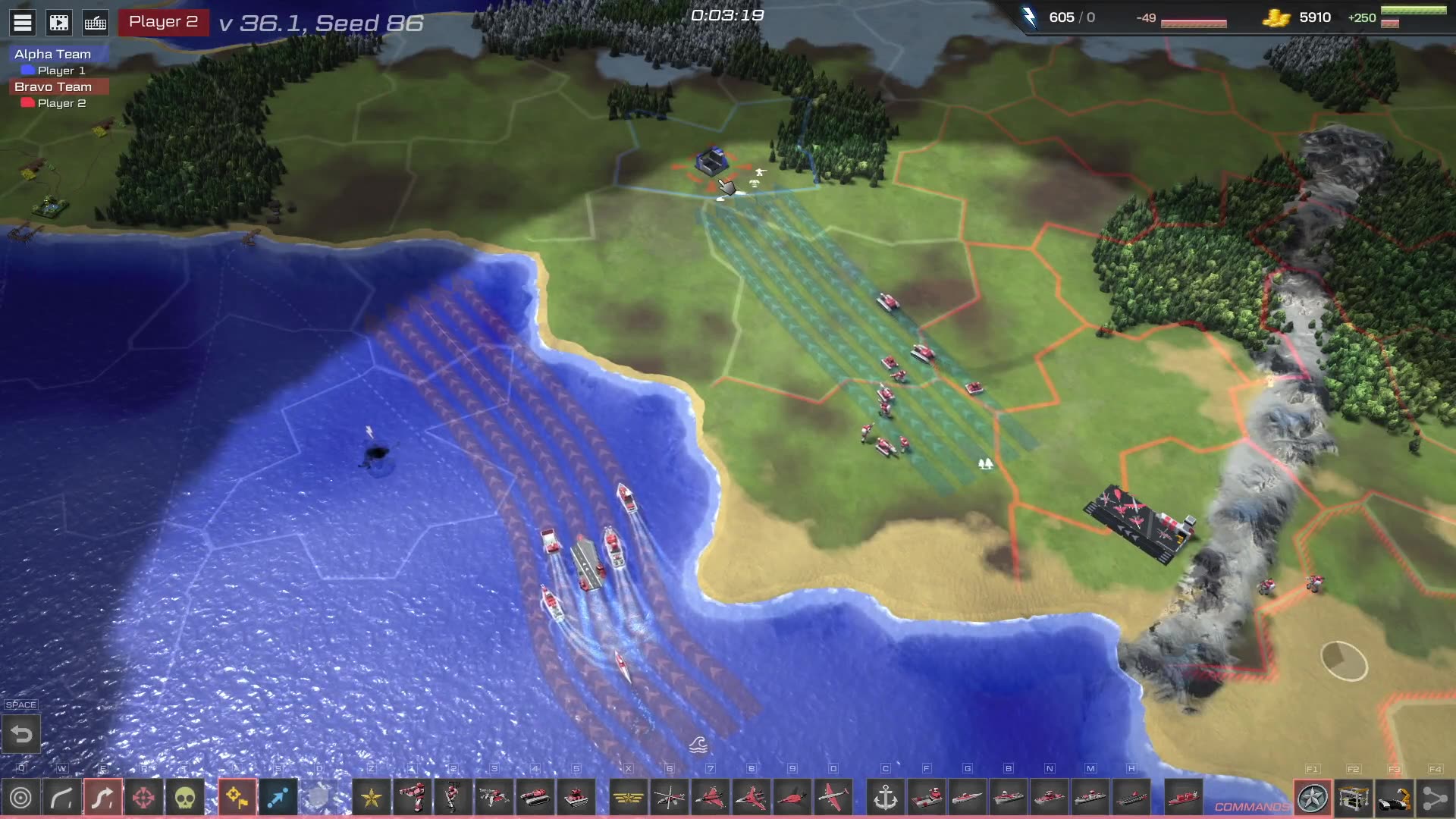Activate the concentric circles command
The image size is (1456, 819).
click(x=21, y=798)
